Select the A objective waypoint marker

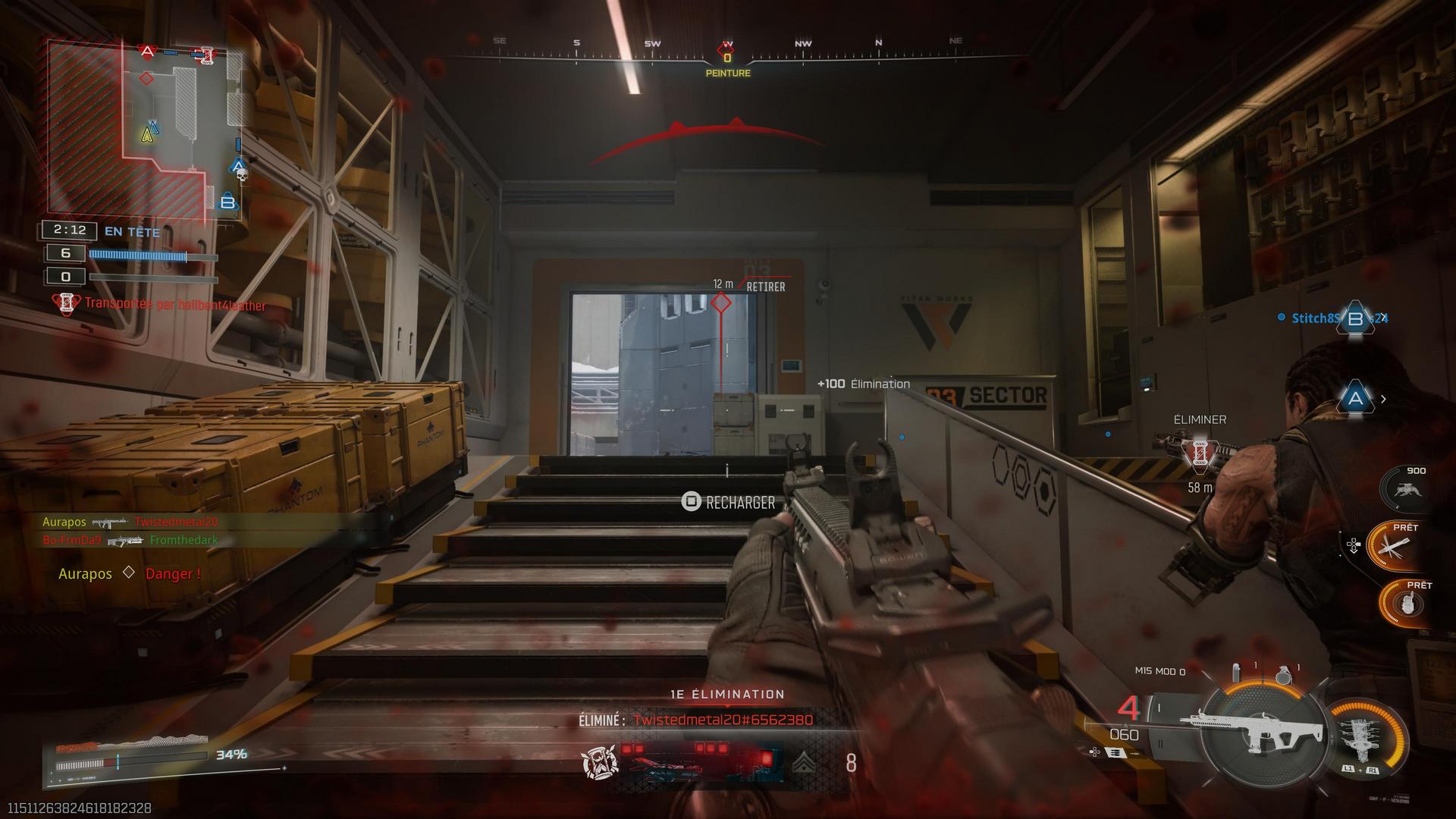[1355, 399]
